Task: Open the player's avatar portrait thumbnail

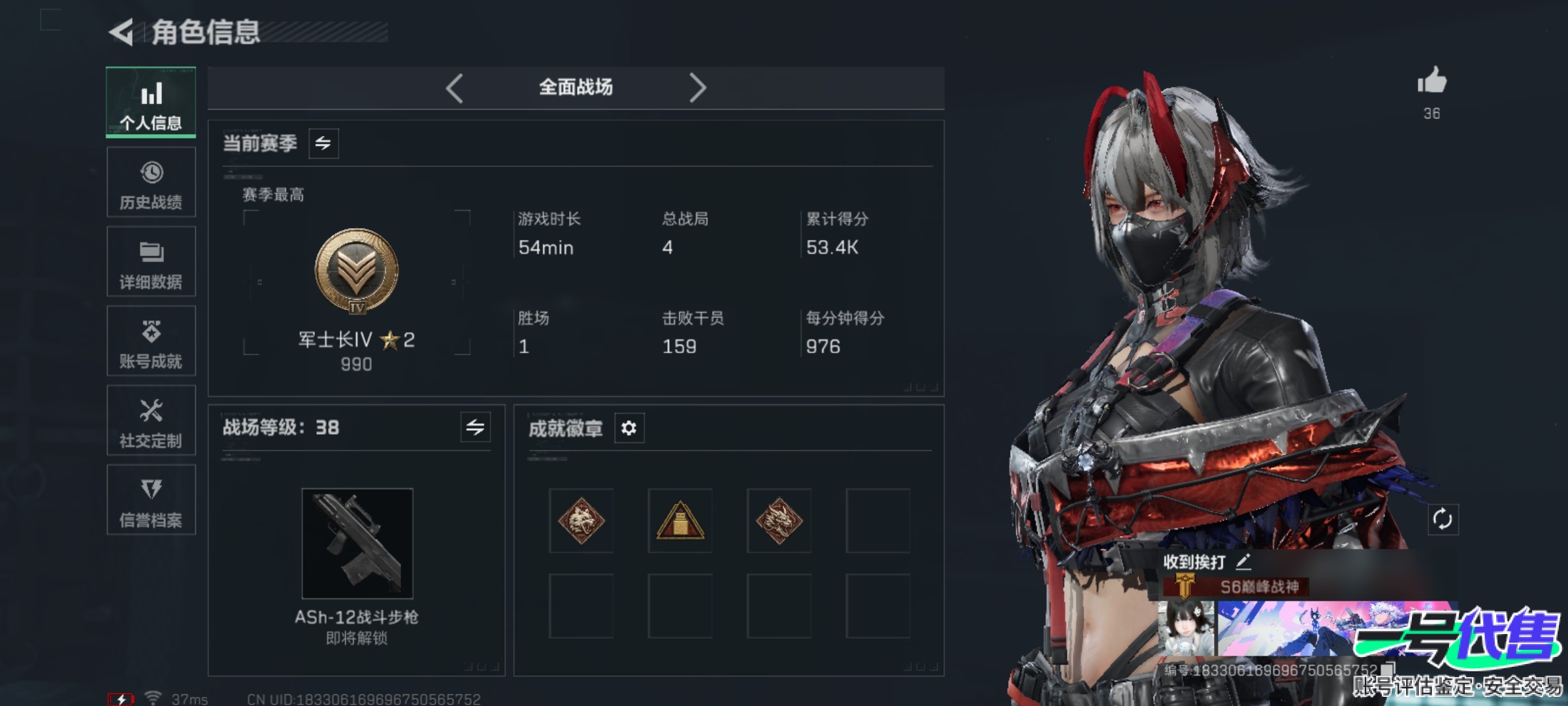Action: click(1186, 629)
